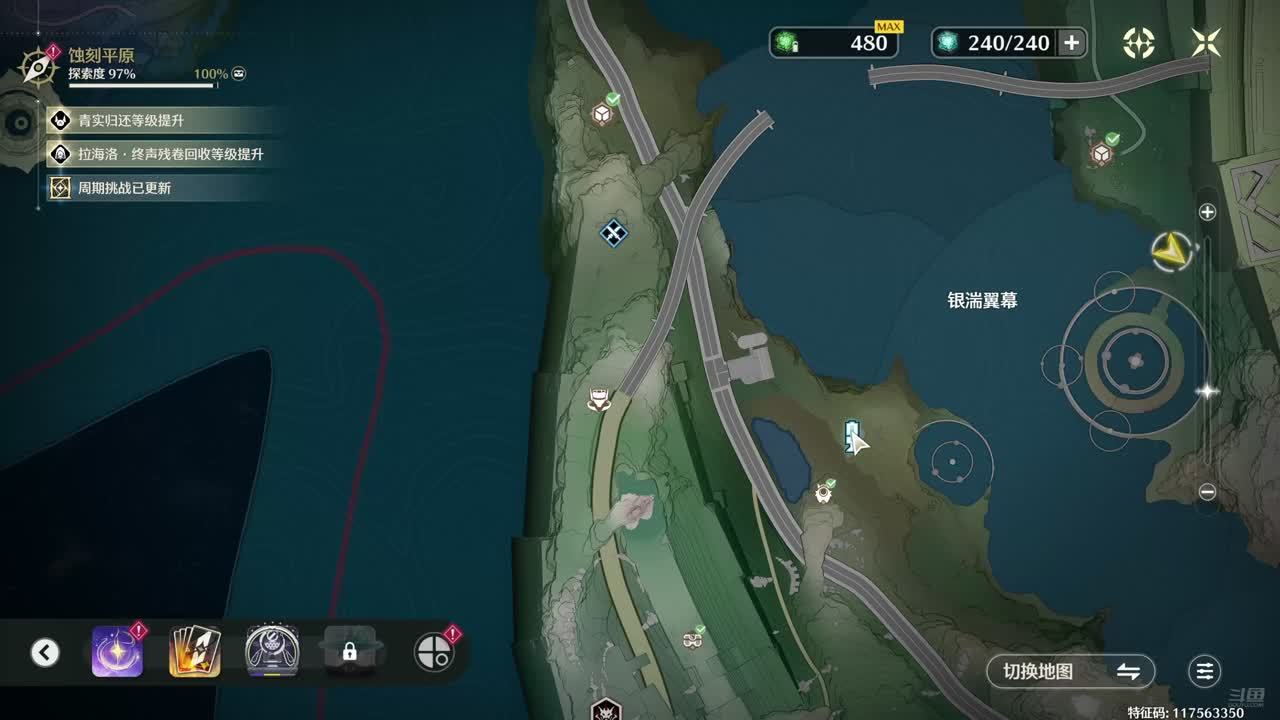The height and width of the screenshot is (720, 1280).
Task: Open the 拉海洛·终声残卷回收等级提升 entry
Action: click(160, 154)
